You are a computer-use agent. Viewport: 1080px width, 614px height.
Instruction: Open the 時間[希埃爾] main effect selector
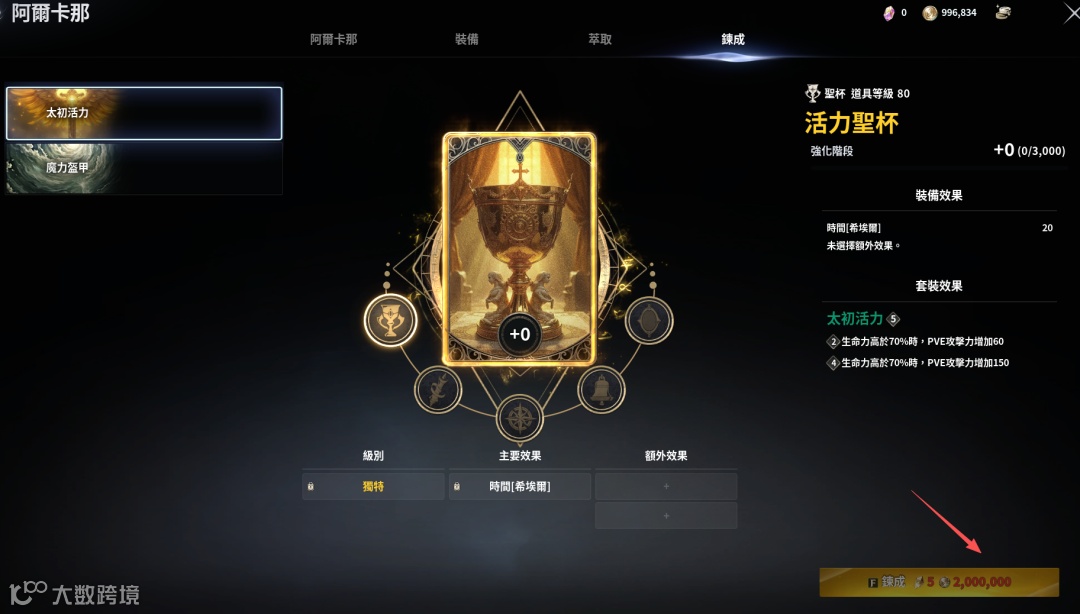519,487
